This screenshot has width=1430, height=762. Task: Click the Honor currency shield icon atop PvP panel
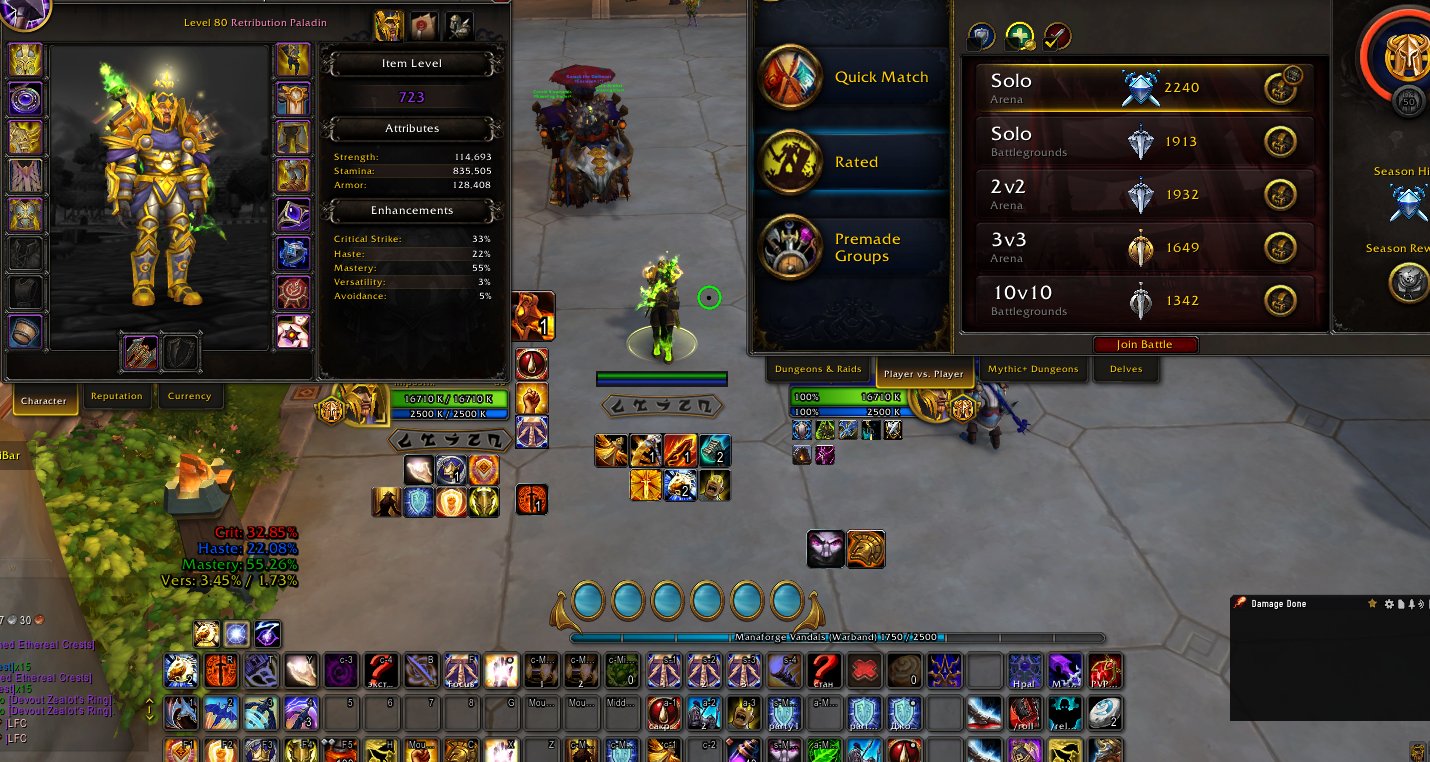coord(981,35)
